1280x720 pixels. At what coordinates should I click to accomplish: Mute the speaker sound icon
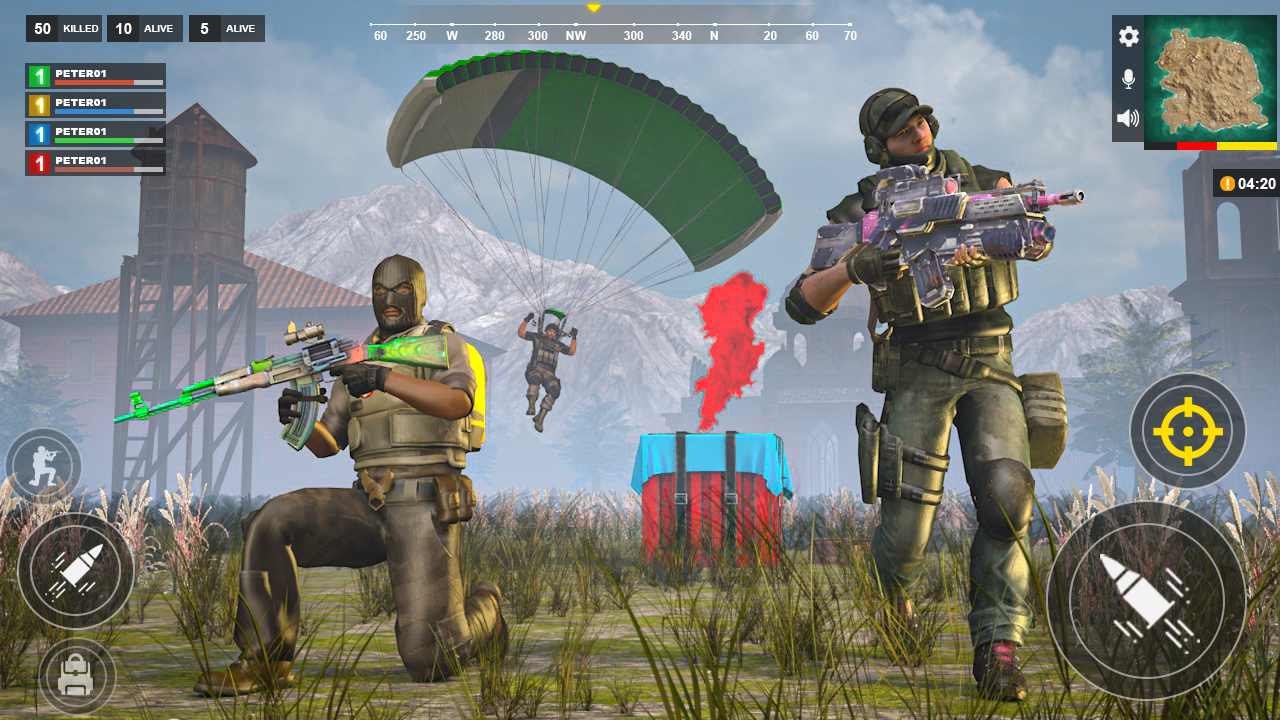(x=1128, y=117)
